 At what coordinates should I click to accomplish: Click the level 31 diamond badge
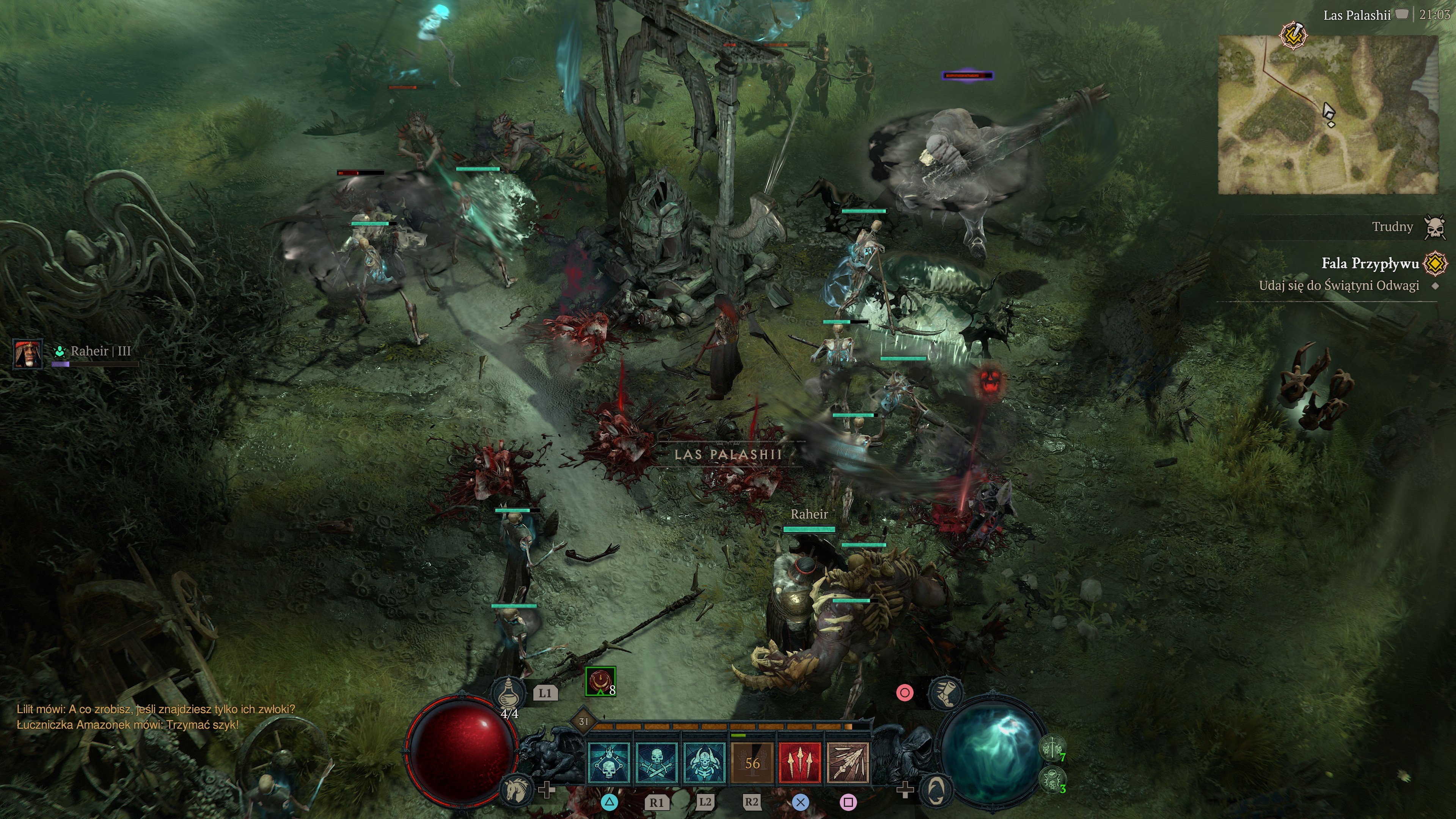tap(583, 721)
